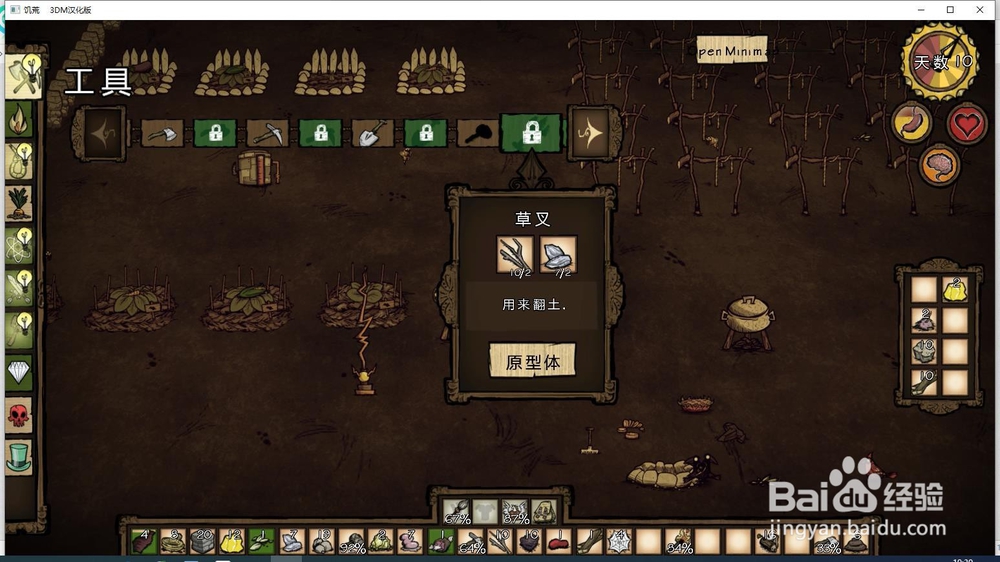Viewport: 1000px width, 562px height.
Task: Switch to the Magic red skull tab
Action: point(20,414)
